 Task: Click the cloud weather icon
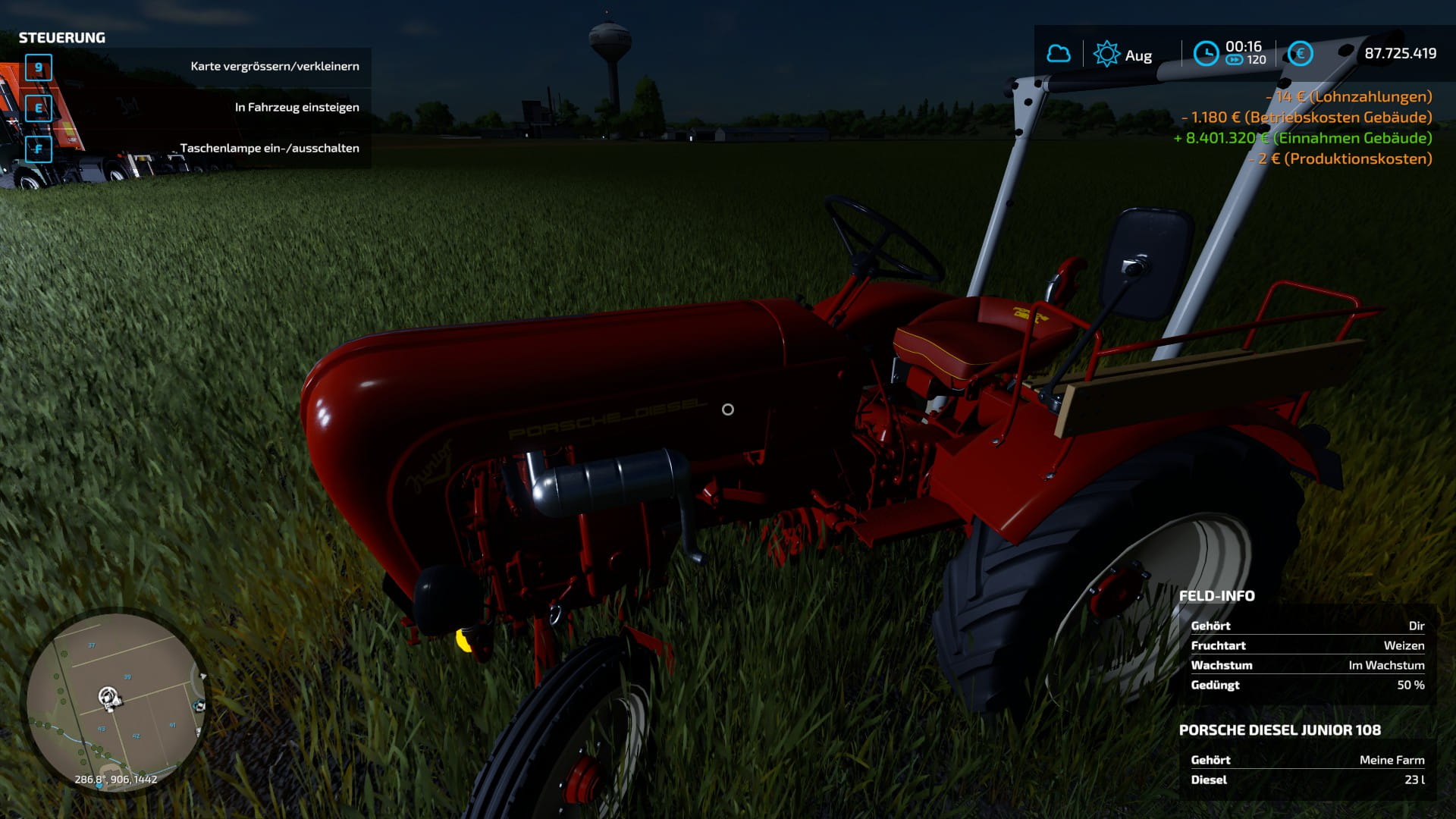1059,54
